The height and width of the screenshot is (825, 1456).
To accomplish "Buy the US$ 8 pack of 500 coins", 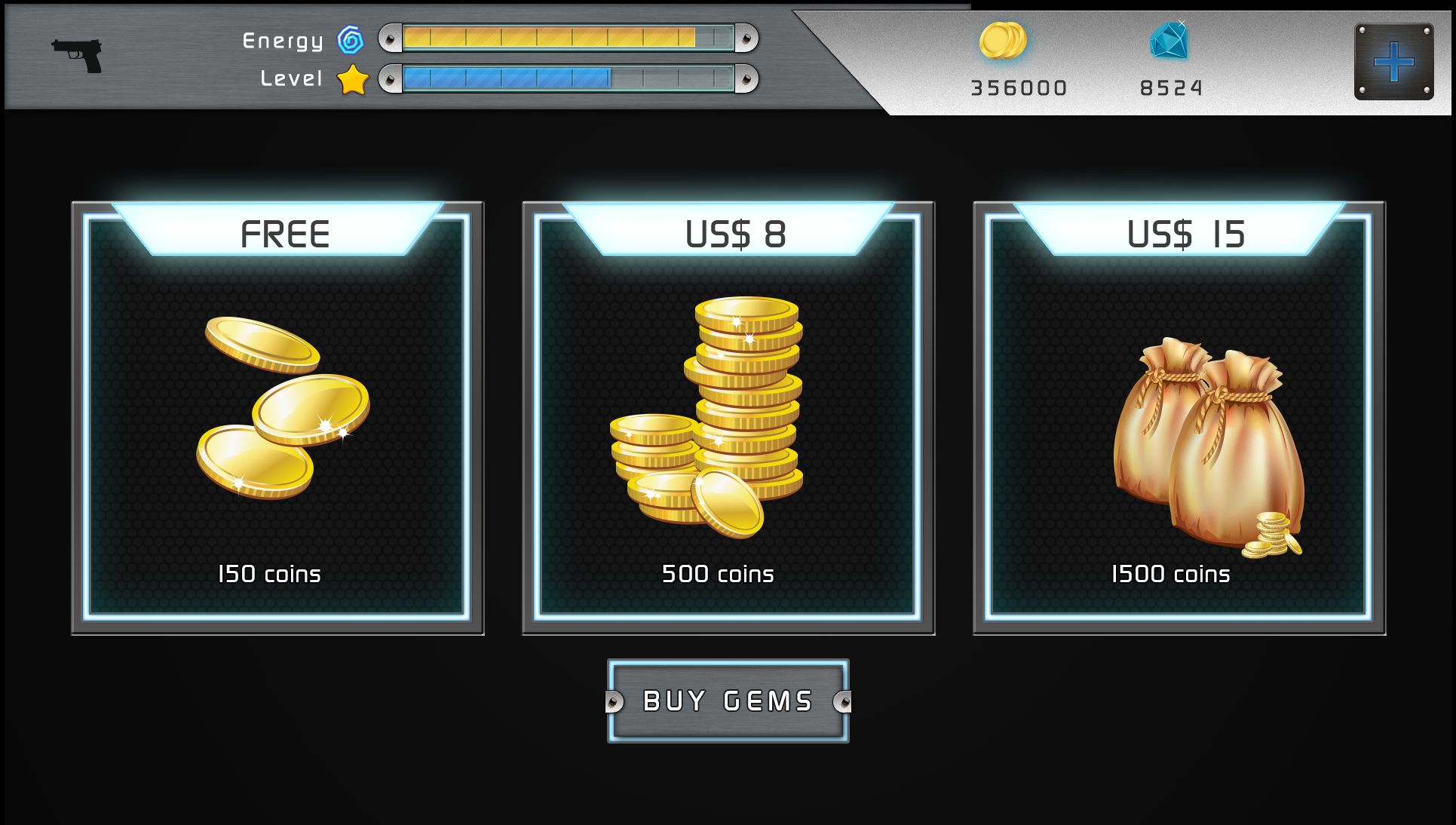I will 728,417.
